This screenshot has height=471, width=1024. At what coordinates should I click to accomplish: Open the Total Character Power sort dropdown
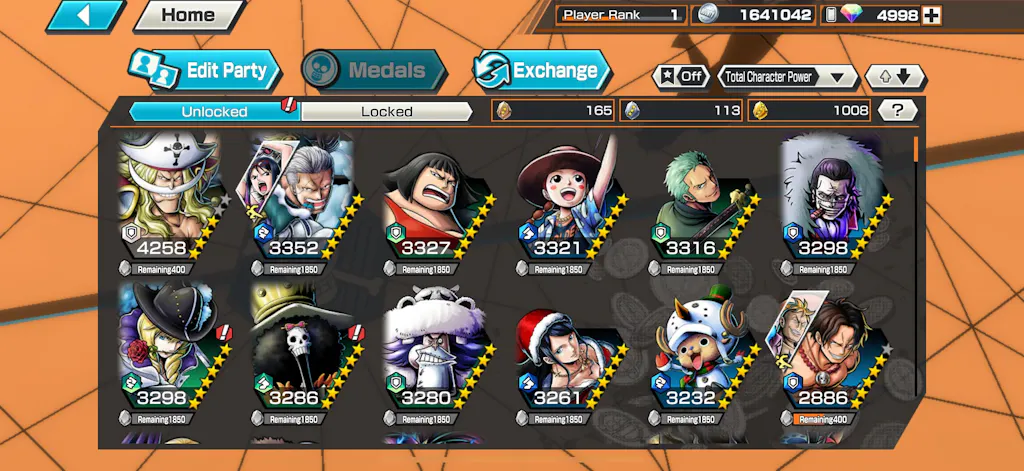pos(788,76)
